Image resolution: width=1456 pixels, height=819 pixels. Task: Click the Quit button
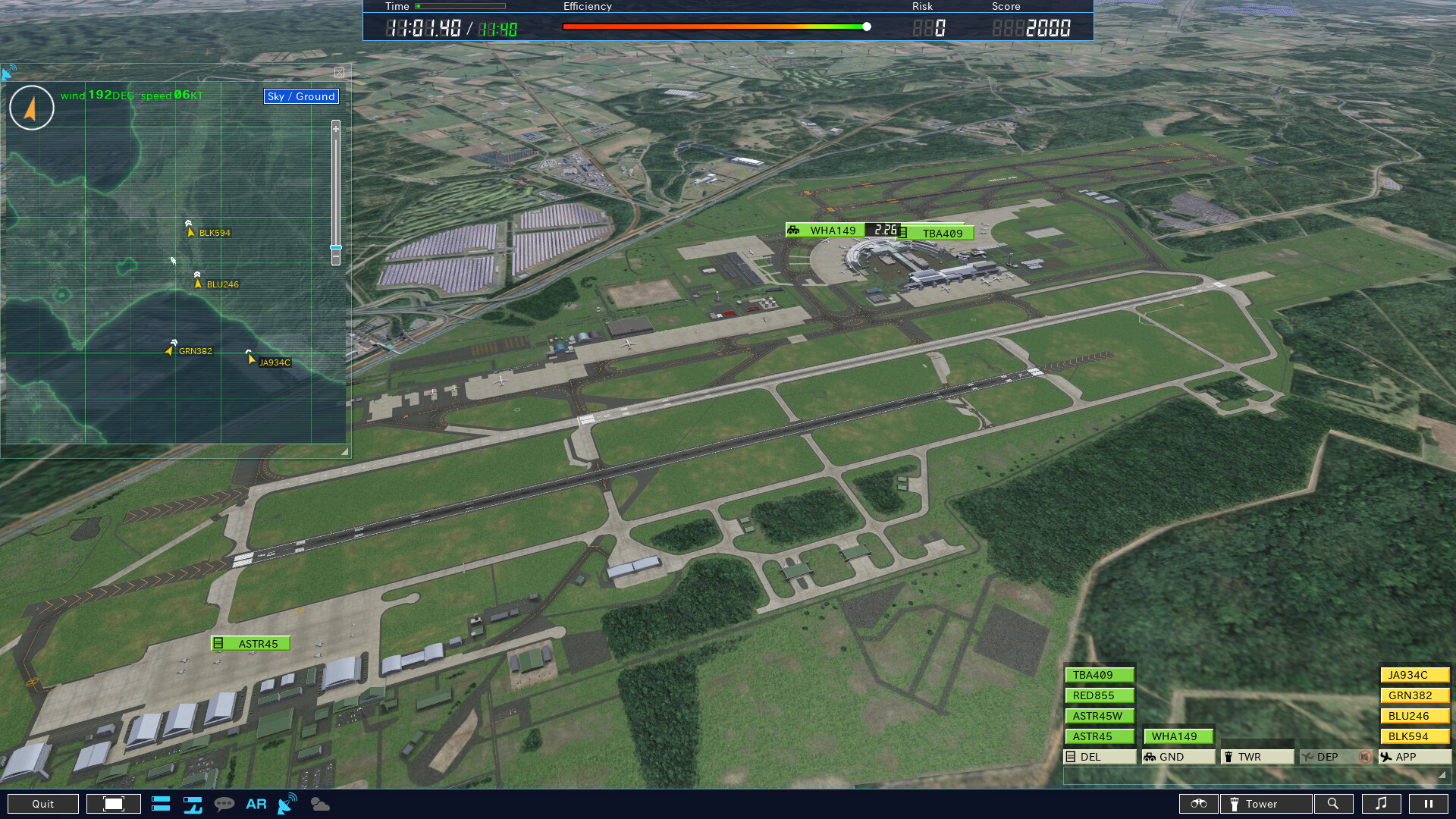44,804
